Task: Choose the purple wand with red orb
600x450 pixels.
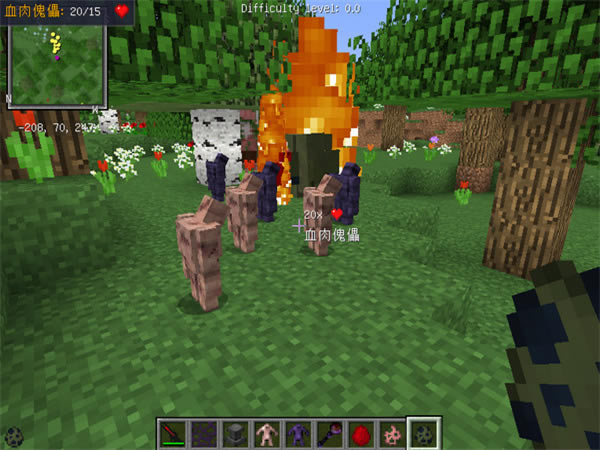Action: (x=329, y=434)
